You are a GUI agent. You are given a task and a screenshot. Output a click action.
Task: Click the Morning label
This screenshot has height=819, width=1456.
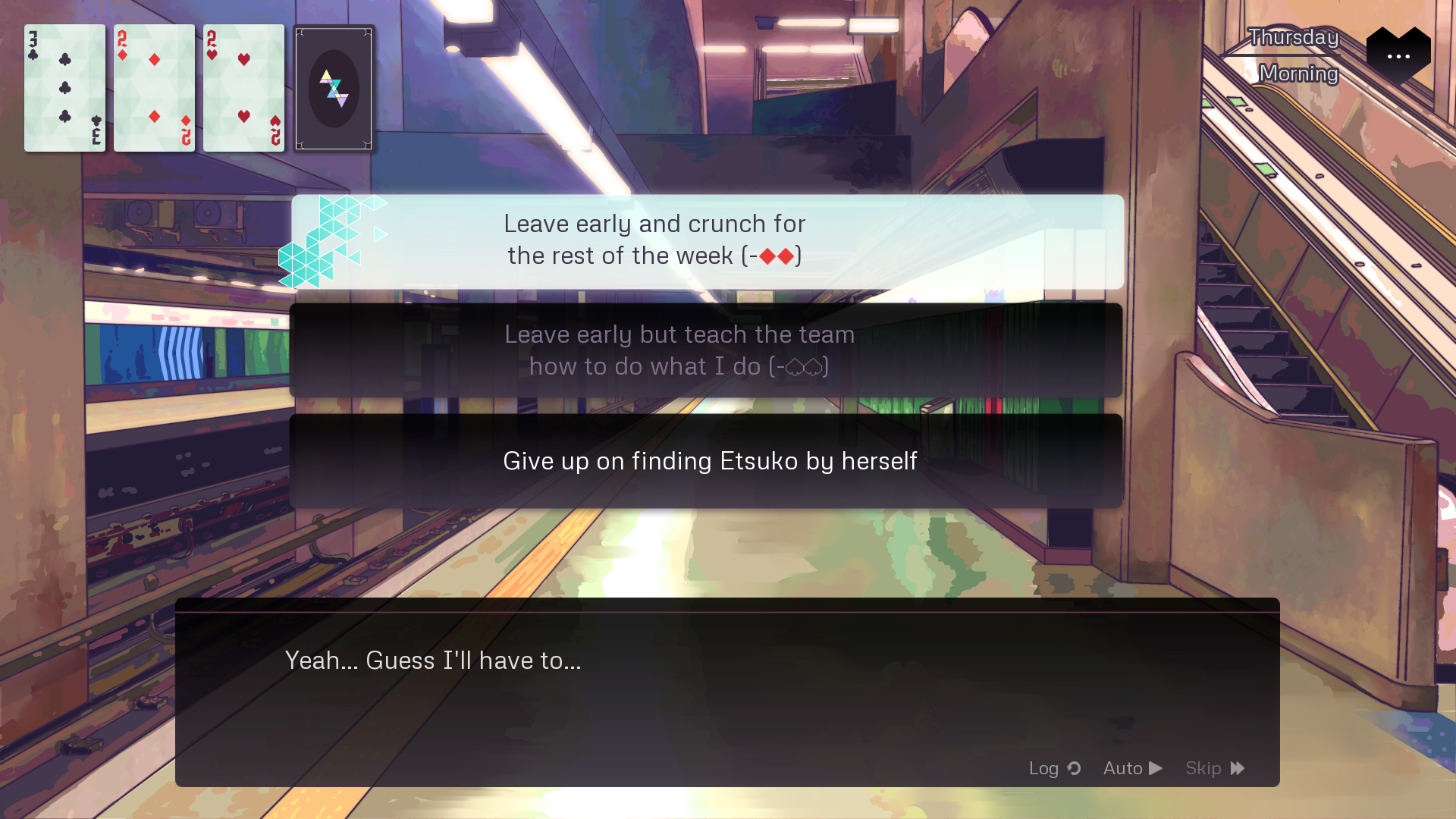pos(1298,74)
